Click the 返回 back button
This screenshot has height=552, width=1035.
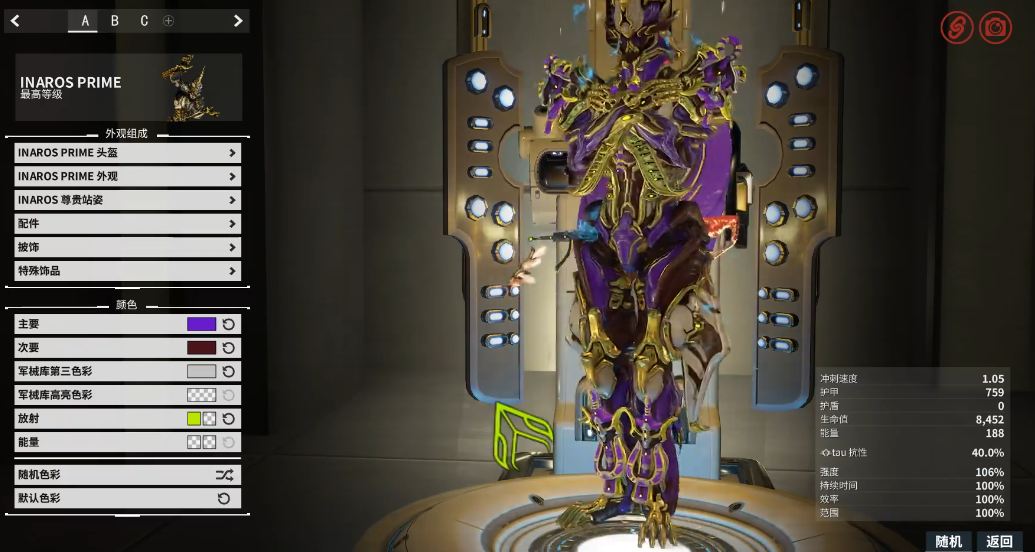(x=999, y=541)
